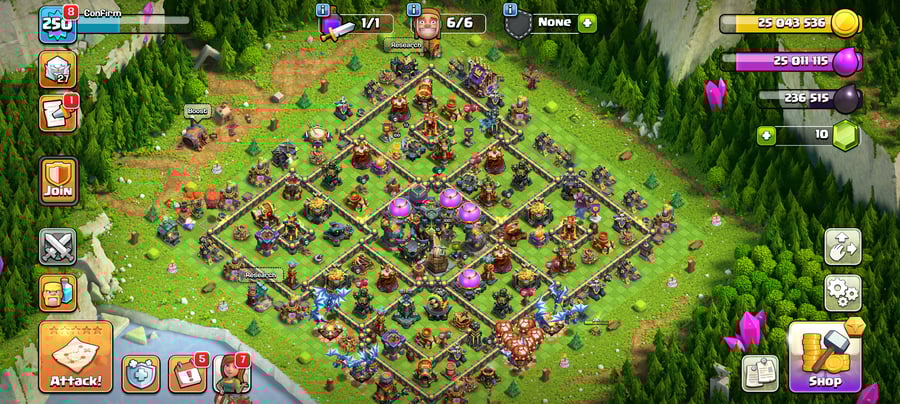Buy gems with the green plus button
The height and width of the screenshot is (404, 900).
(x=767, y=135)
